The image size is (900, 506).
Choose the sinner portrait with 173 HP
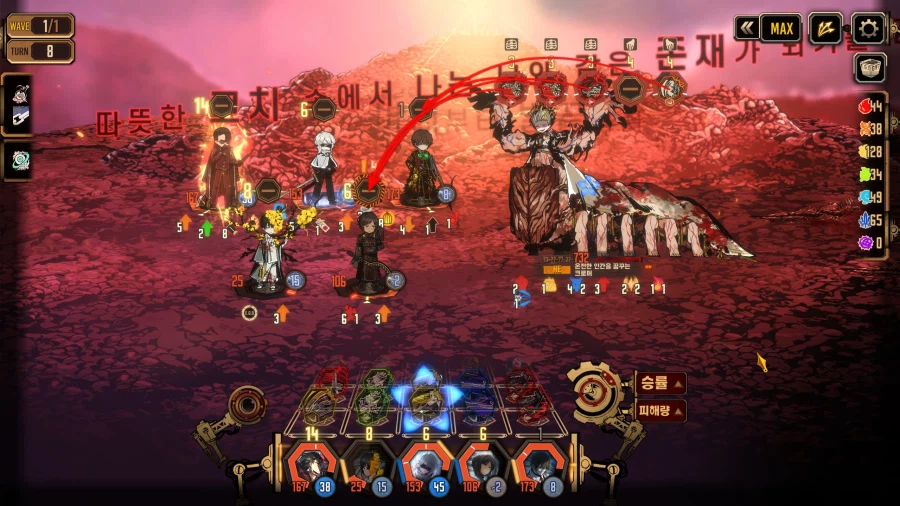534,465
